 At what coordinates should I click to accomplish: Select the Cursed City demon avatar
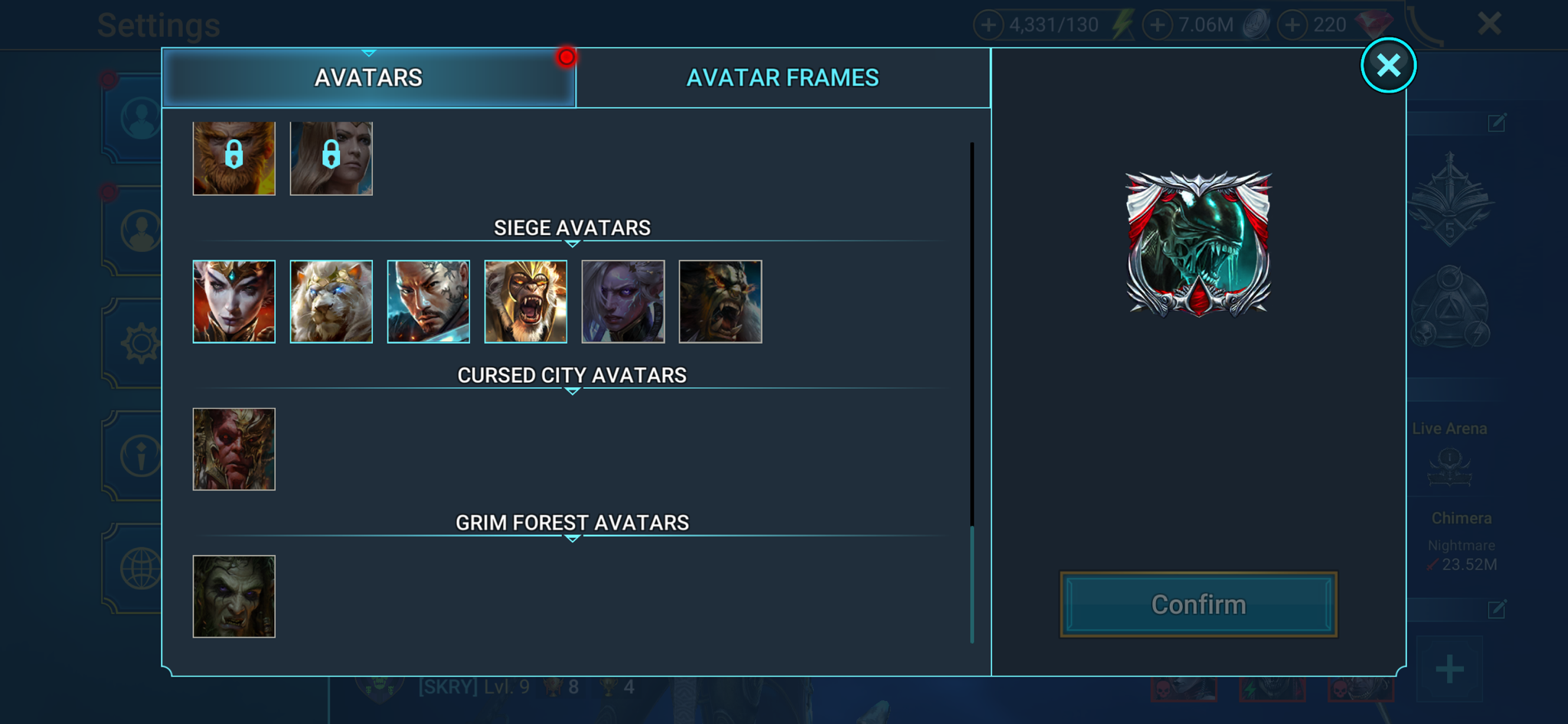[234, 448]
